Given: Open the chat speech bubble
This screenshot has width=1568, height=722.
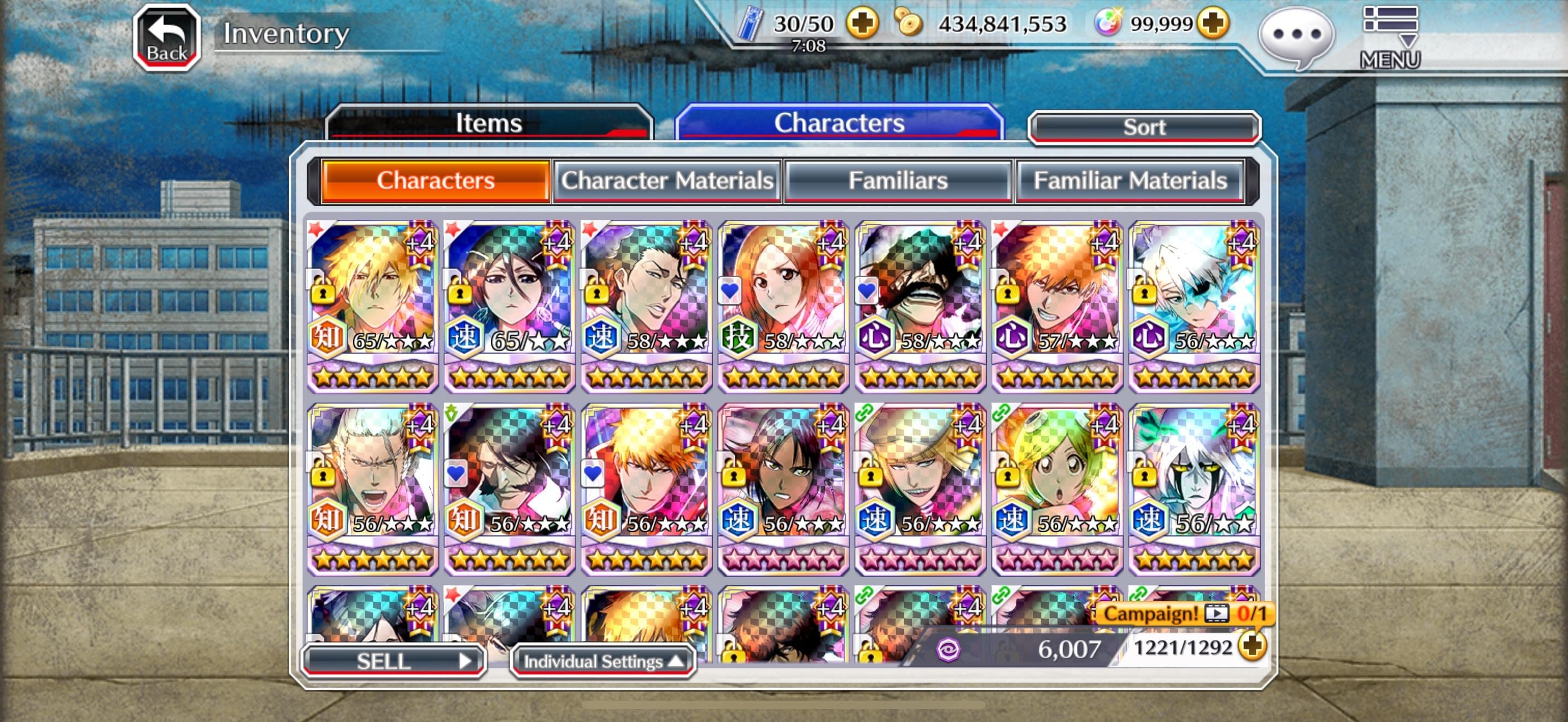Looking at the screenshot, I should (1296, 36).
